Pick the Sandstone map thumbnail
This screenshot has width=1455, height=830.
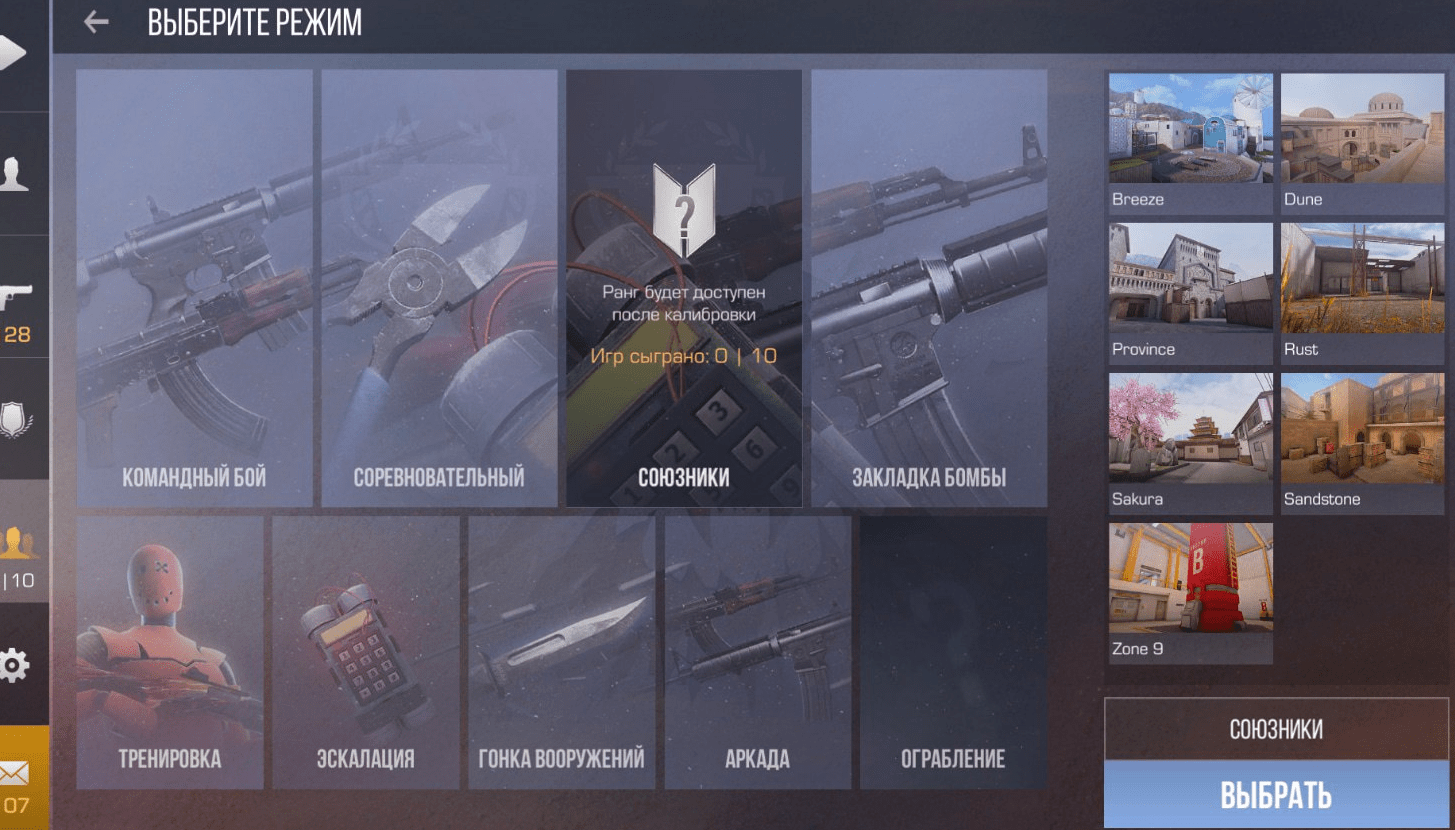click(x=1362, y=441)
